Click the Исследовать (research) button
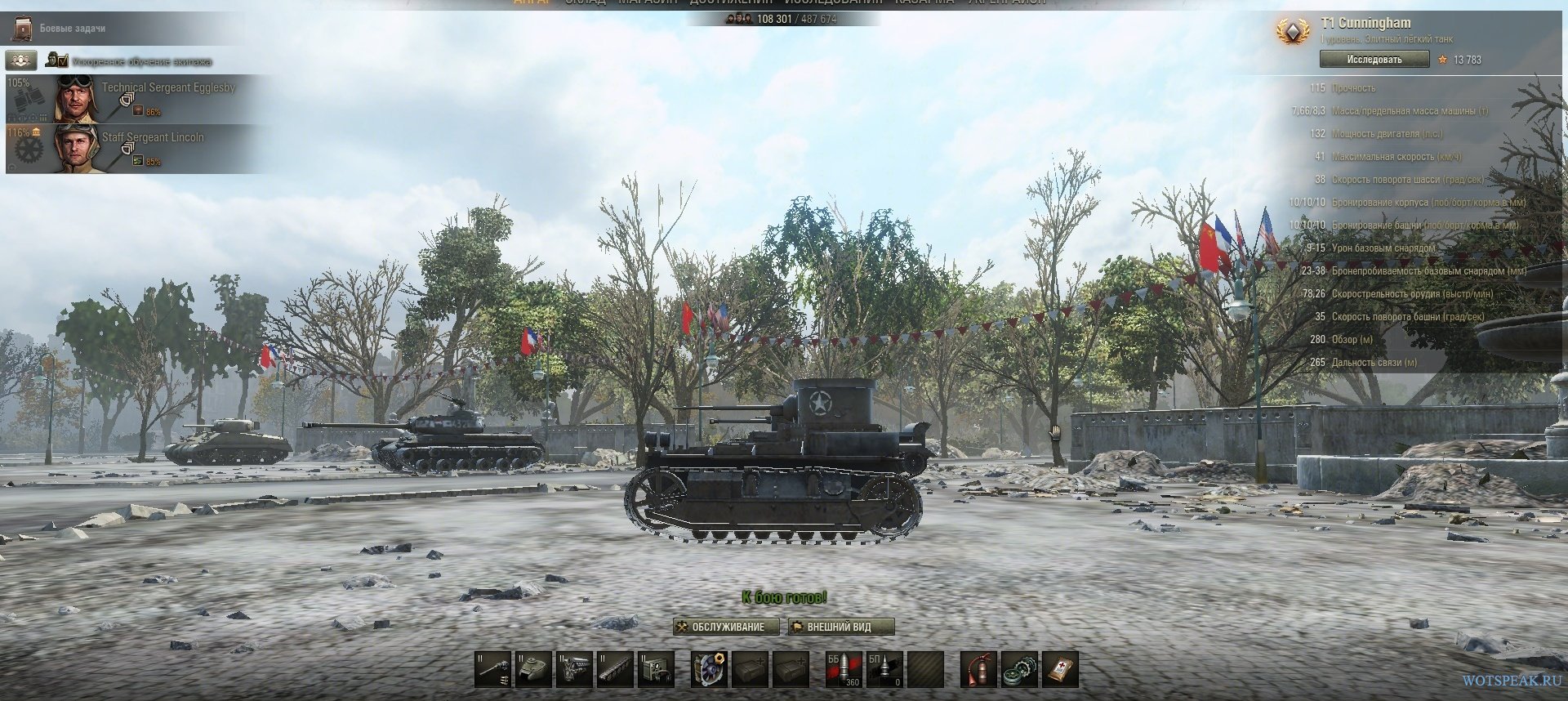1568x701 pixels. click(1374, 60)
